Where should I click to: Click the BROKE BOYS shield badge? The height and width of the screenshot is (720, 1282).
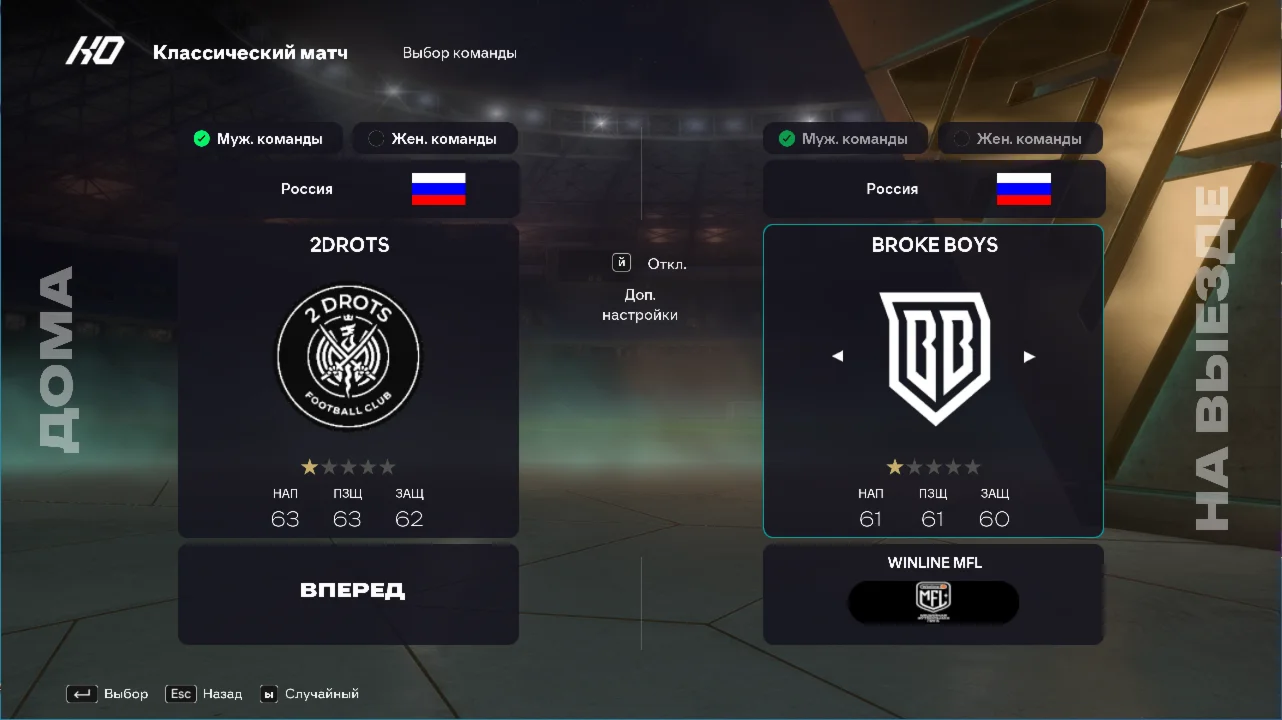(932, 356)
